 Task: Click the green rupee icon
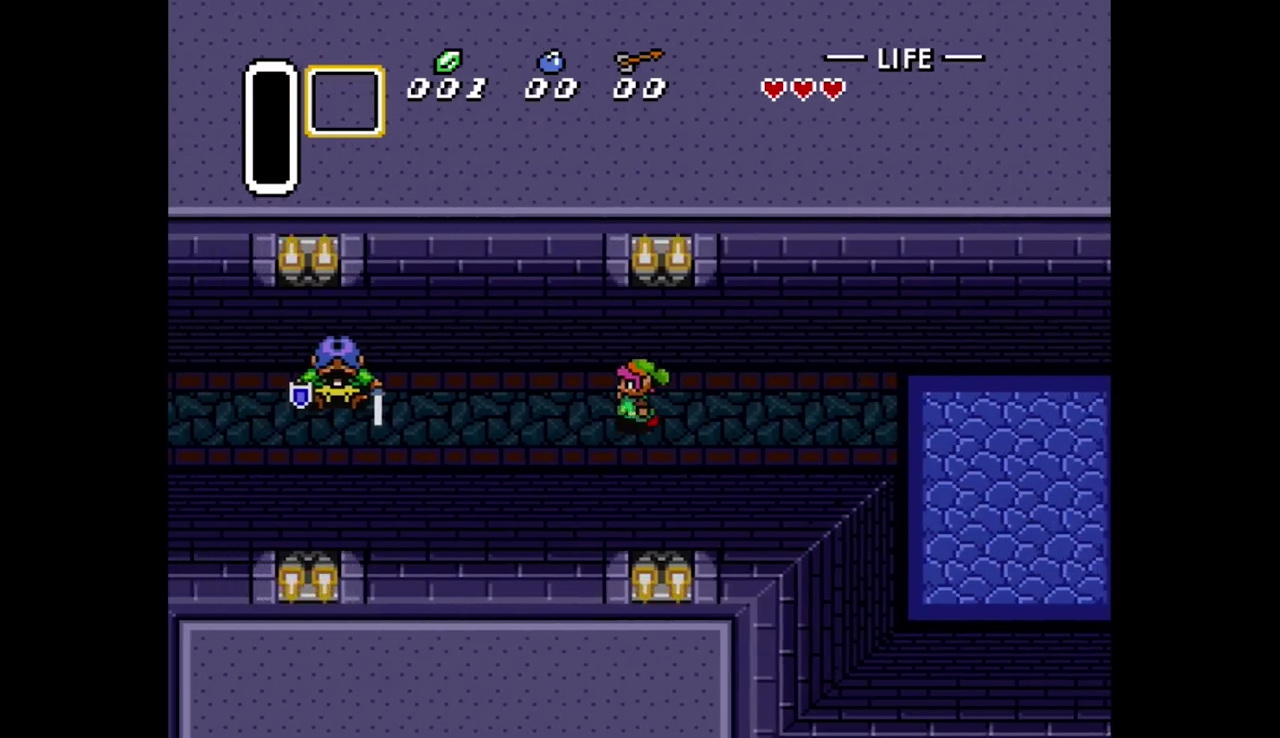[x=447, y=62]
